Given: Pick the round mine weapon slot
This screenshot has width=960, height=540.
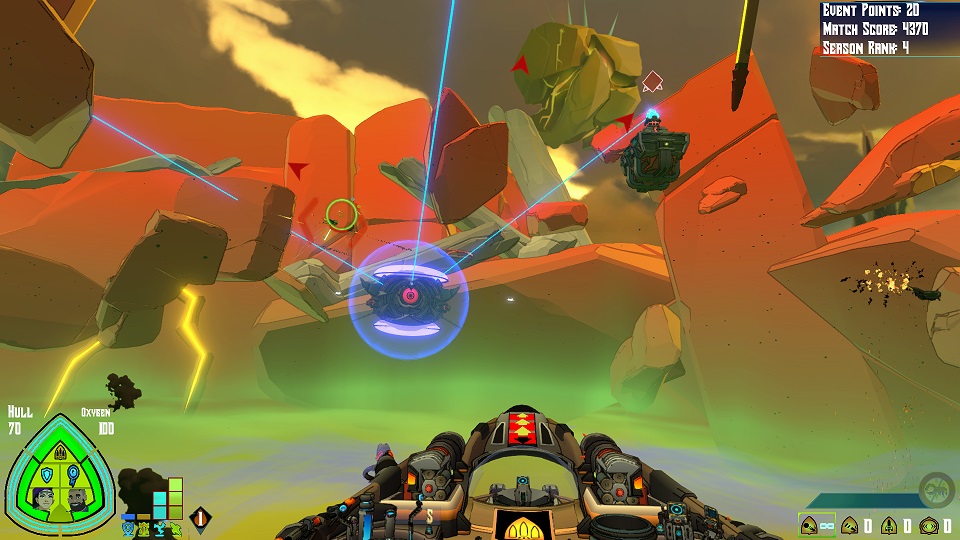Looking at the screenshot, I should [926, 524].
